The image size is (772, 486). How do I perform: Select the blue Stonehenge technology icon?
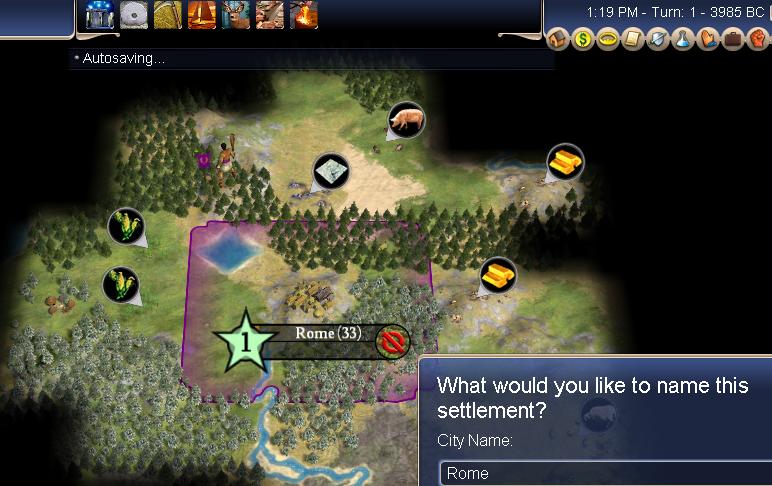click(100, 14)
